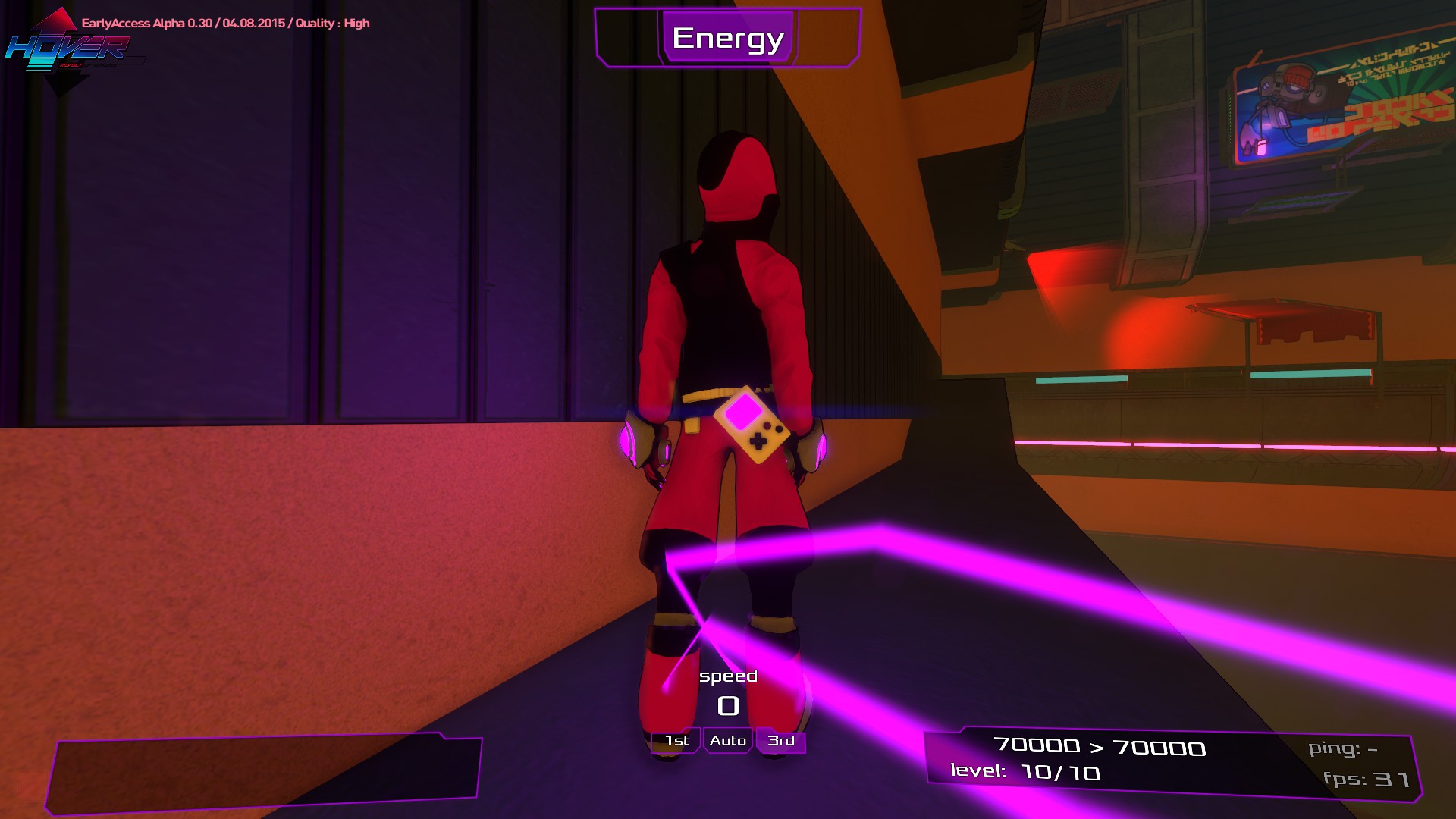Click the 70000 > 70000 experience bar
The height and width of the screenshot is (819, 1456).
pyautogui.click(x=1100, y=746)
